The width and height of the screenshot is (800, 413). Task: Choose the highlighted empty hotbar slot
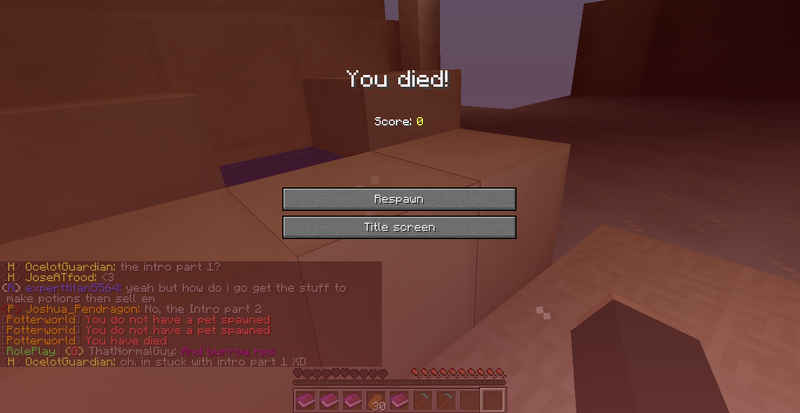click(x=492, y=401)
